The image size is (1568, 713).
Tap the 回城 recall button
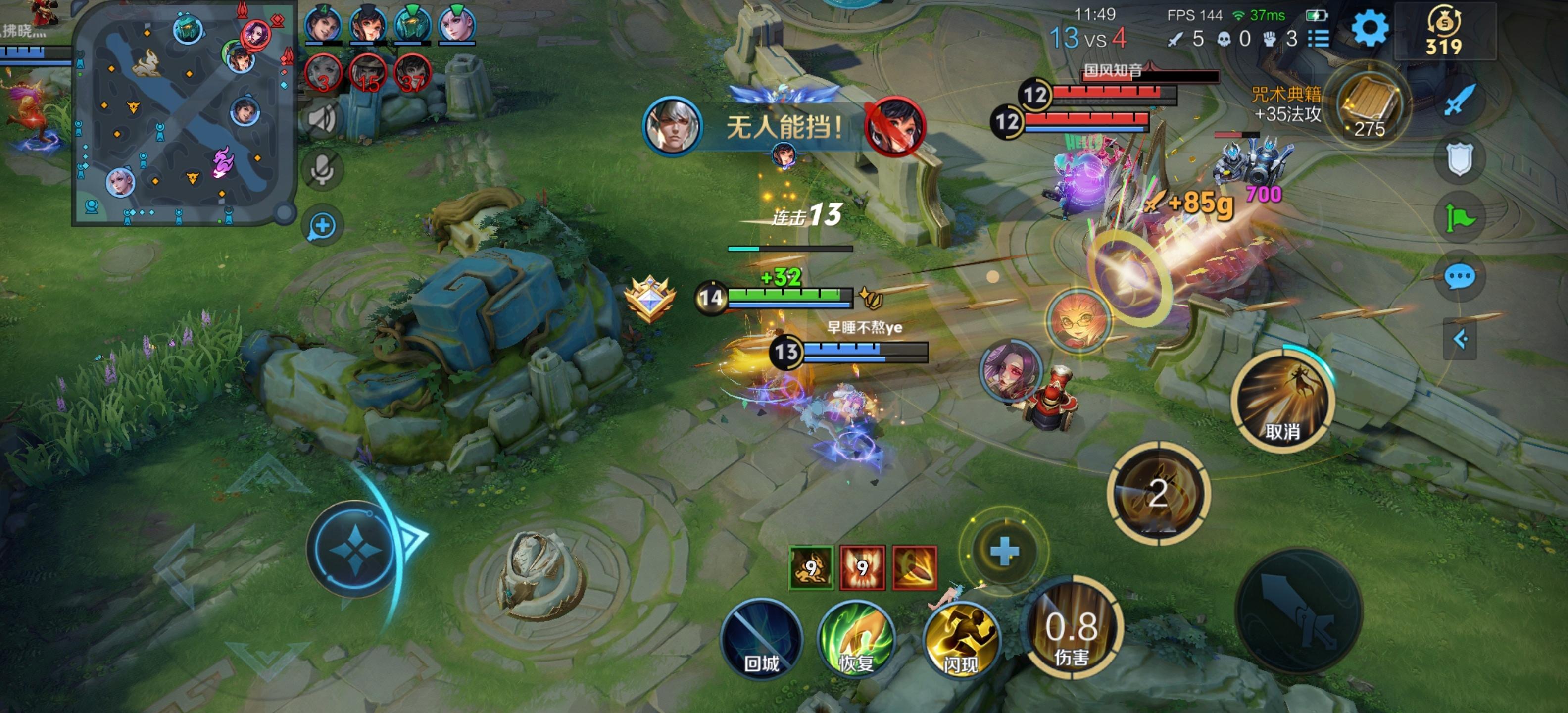tap(761, 638)
